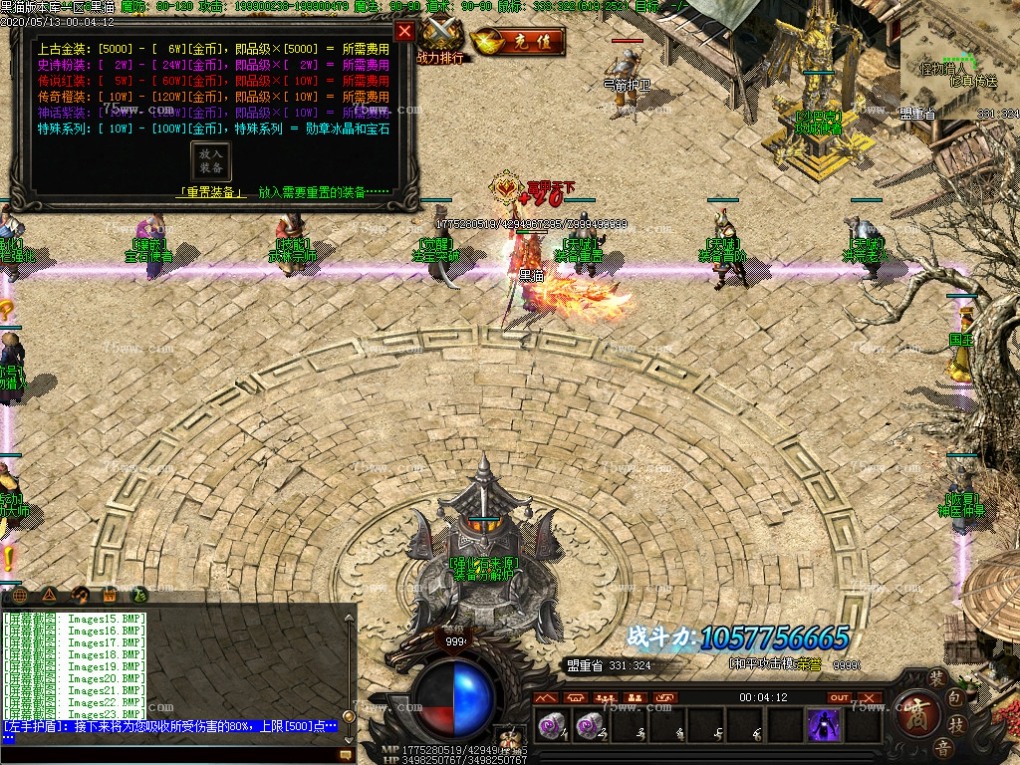Image resolution: width=1020 pixels, height=765 pixels.
Task: Select the globe chat channel icon
Action: point(21,595)
